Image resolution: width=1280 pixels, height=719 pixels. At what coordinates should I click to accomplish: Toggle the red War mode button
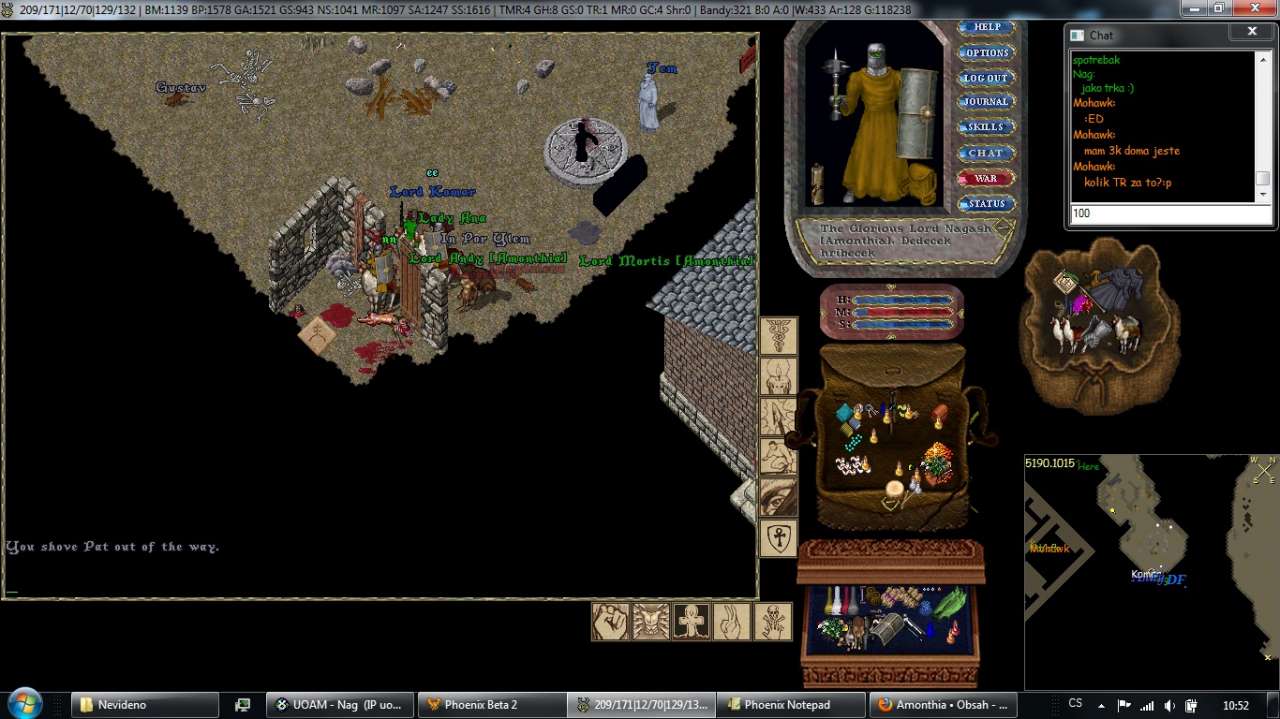click(x=986, y=178)
